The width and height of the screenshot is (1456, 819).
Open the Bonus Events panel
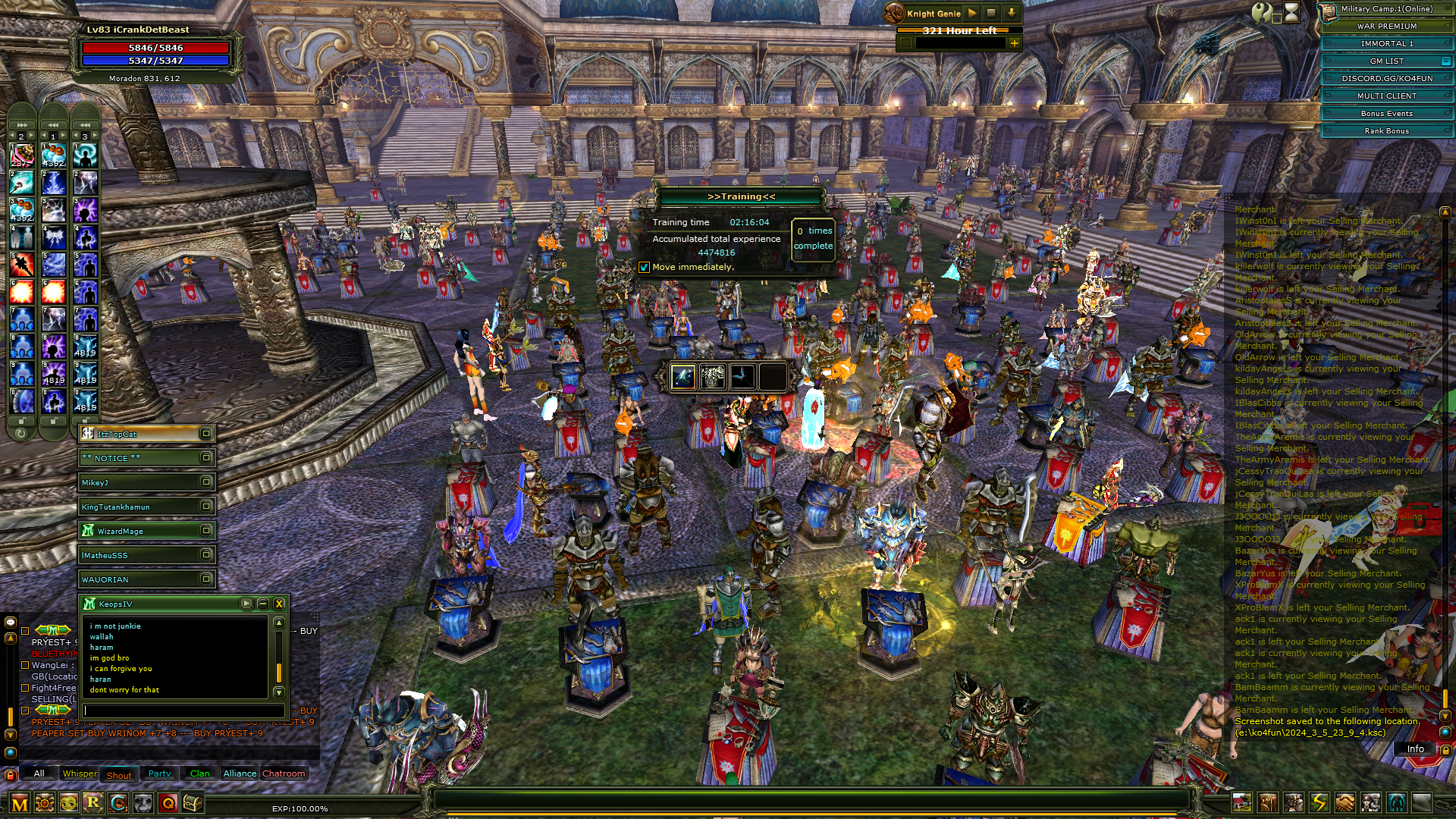1386,113
